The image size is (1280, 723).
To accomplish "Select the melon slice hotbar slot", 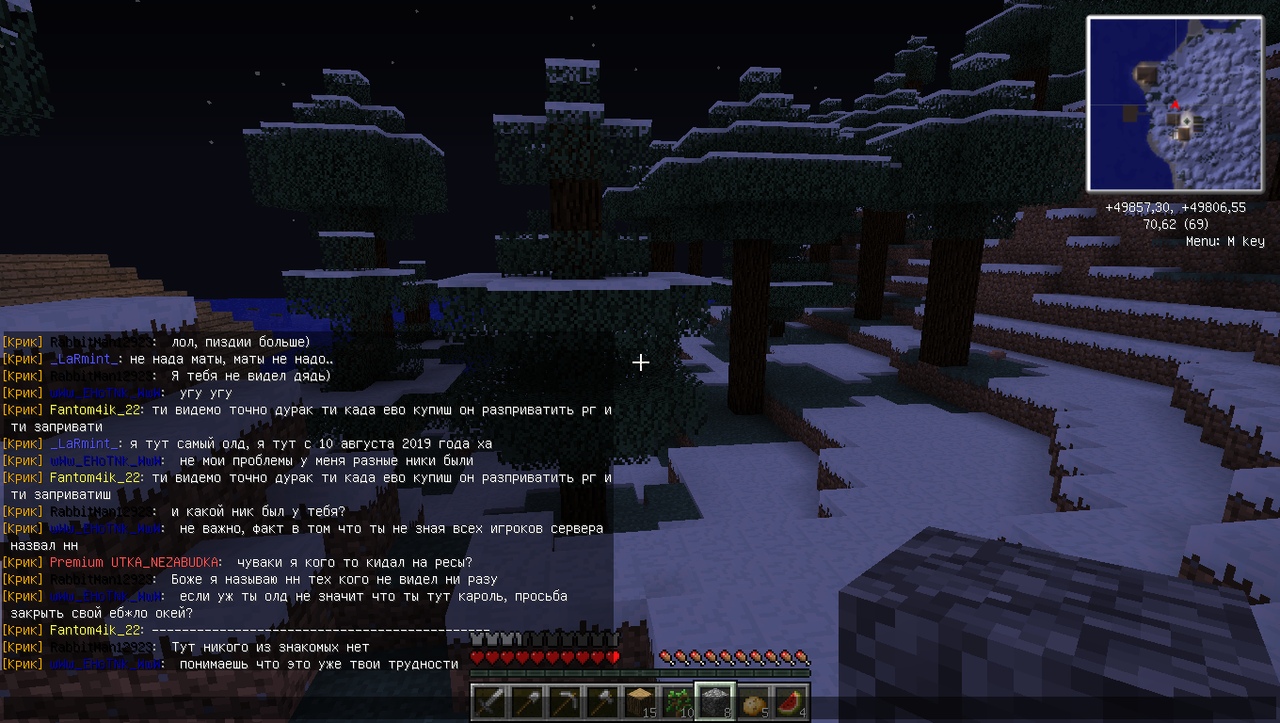I will (x=792, y=701).
